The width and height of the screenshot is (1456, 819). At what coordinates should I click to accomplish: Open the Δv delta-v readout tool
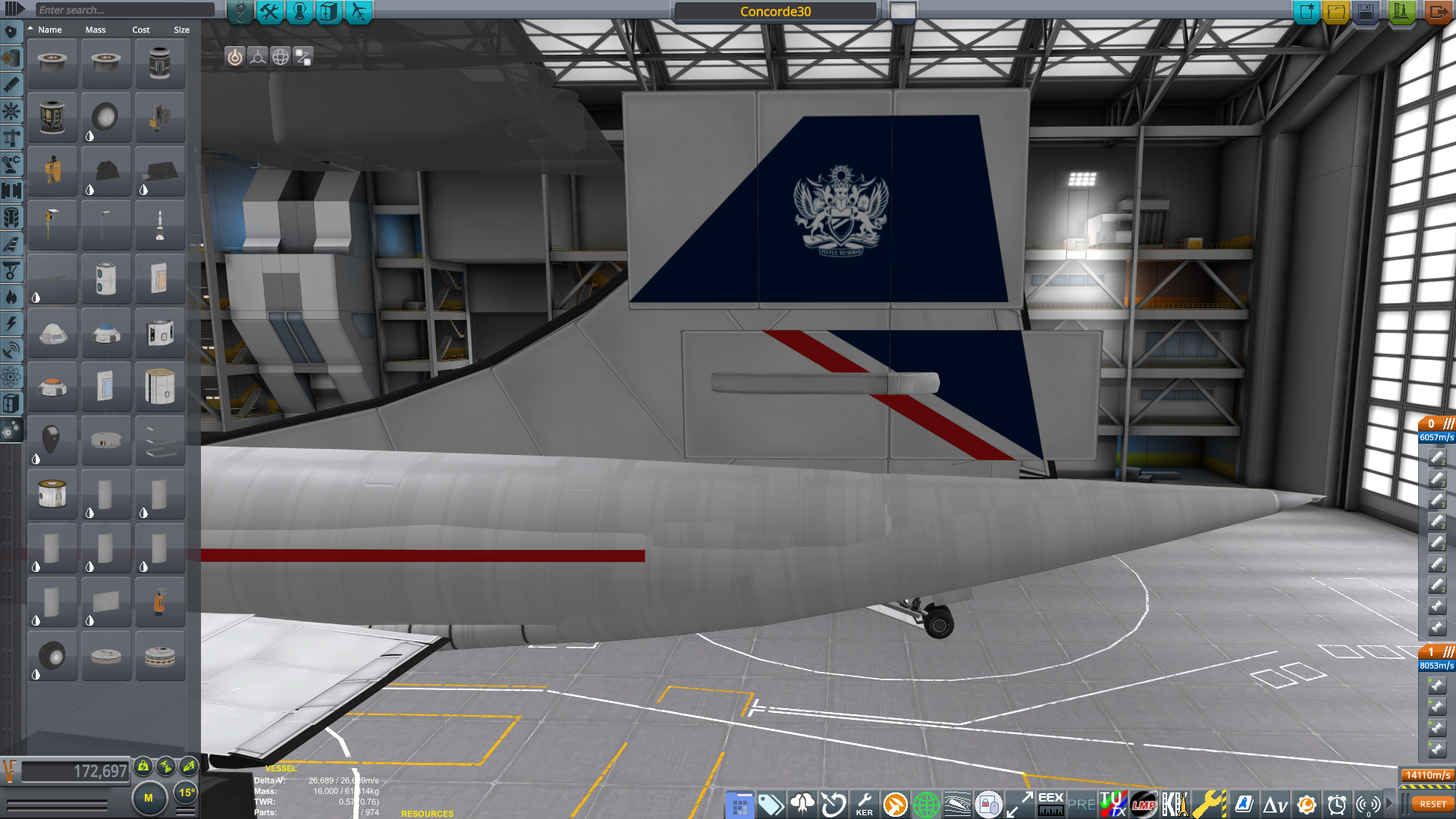pos(1276,805)
